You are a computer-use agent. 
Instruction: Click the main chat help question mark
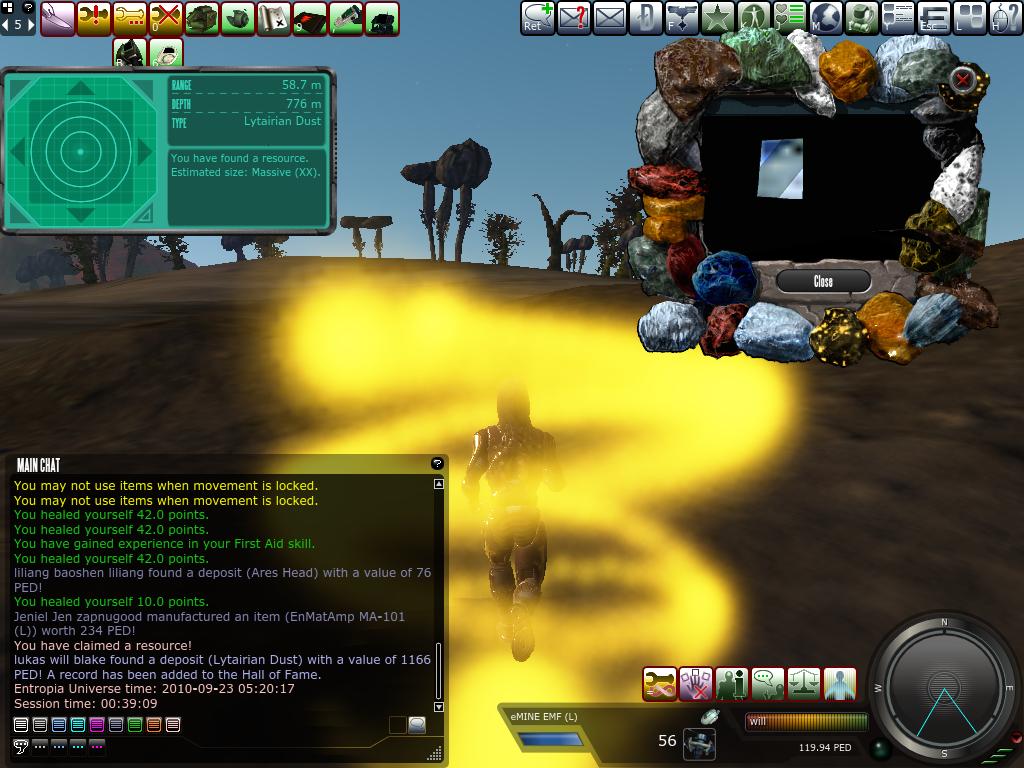437,463
